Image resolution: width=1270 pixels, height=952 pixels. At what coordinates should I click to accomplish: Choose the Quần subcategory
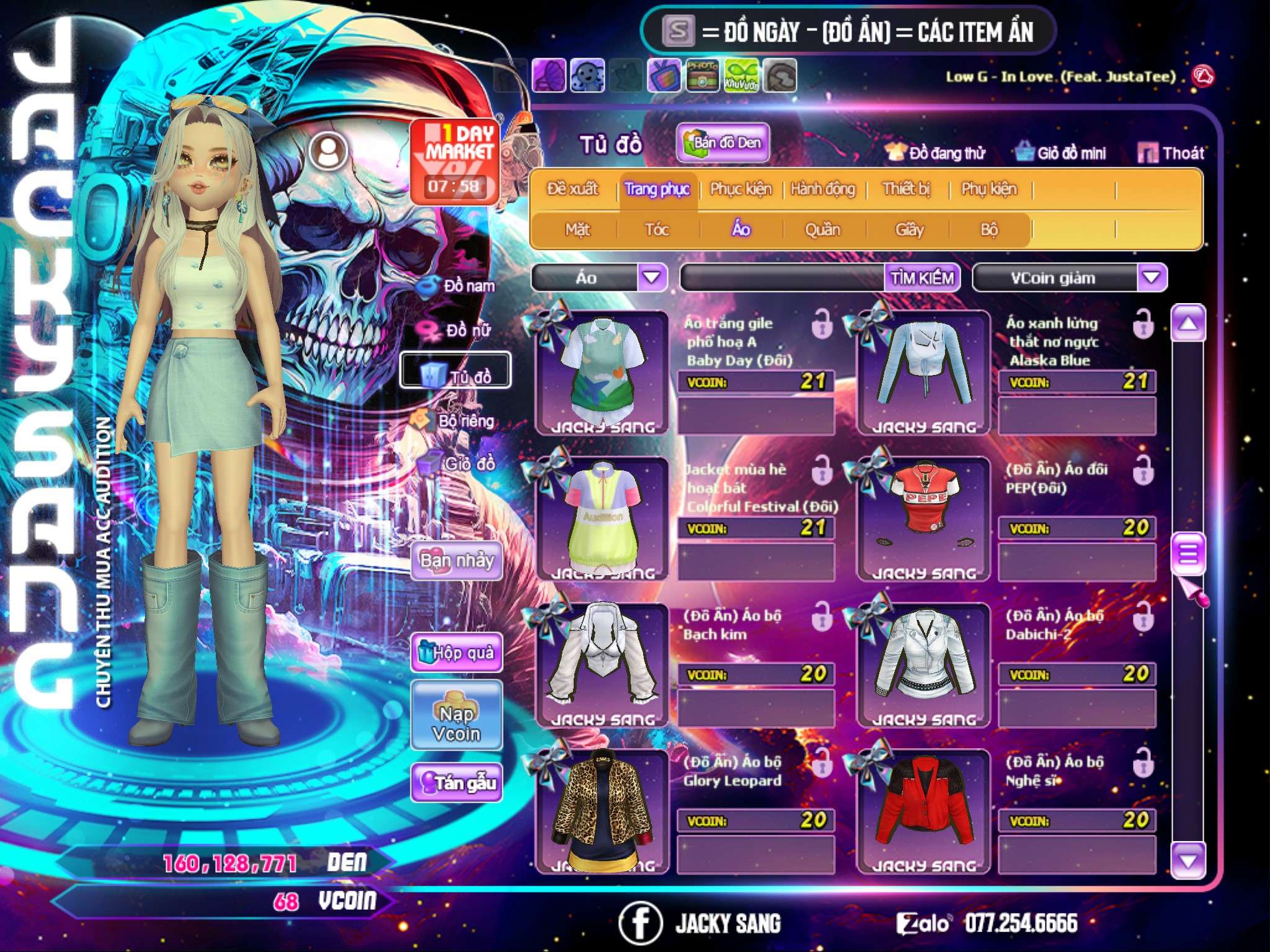(x=822, y=230)
